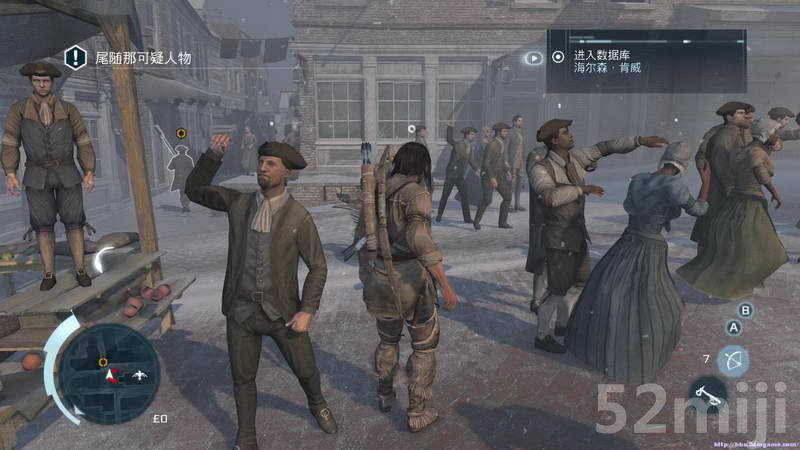The width and height of the screenshot is (800, 450).
Task: Open the Haytham Kenway database notification
Action: click(645, 61)
